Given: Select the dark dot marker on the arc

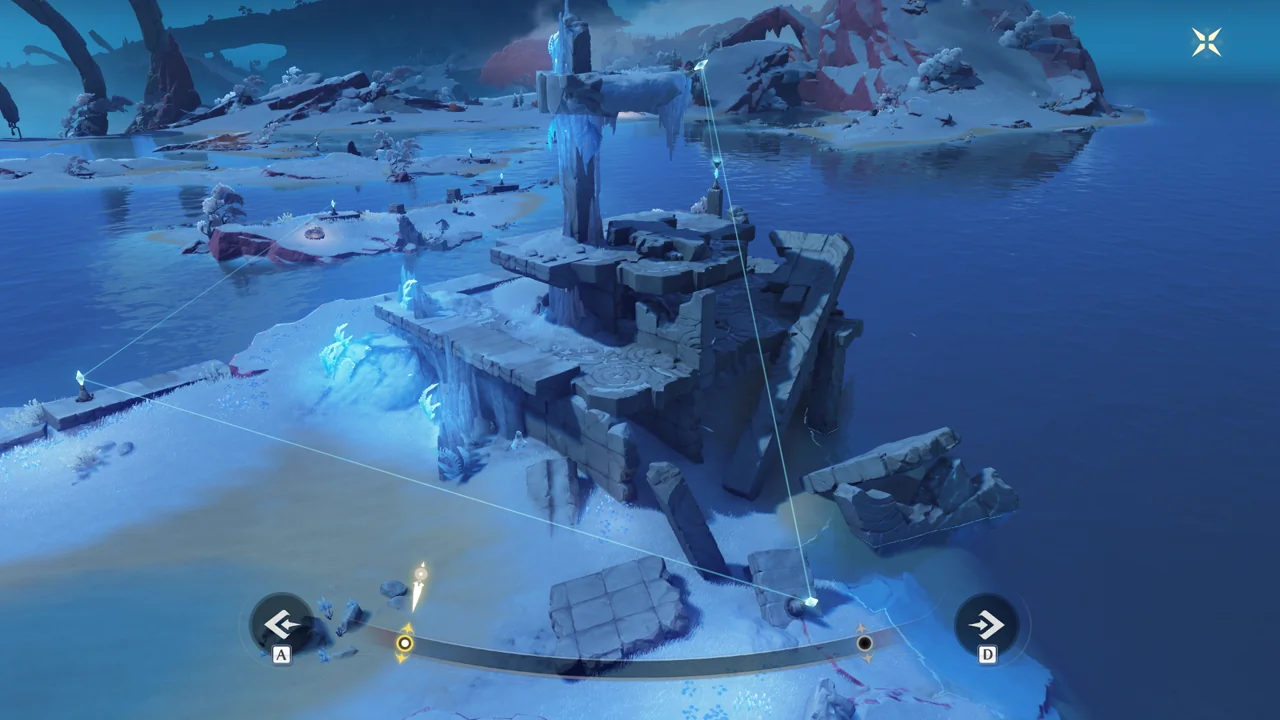Looking at the screenshot, I should pos(865,644).
